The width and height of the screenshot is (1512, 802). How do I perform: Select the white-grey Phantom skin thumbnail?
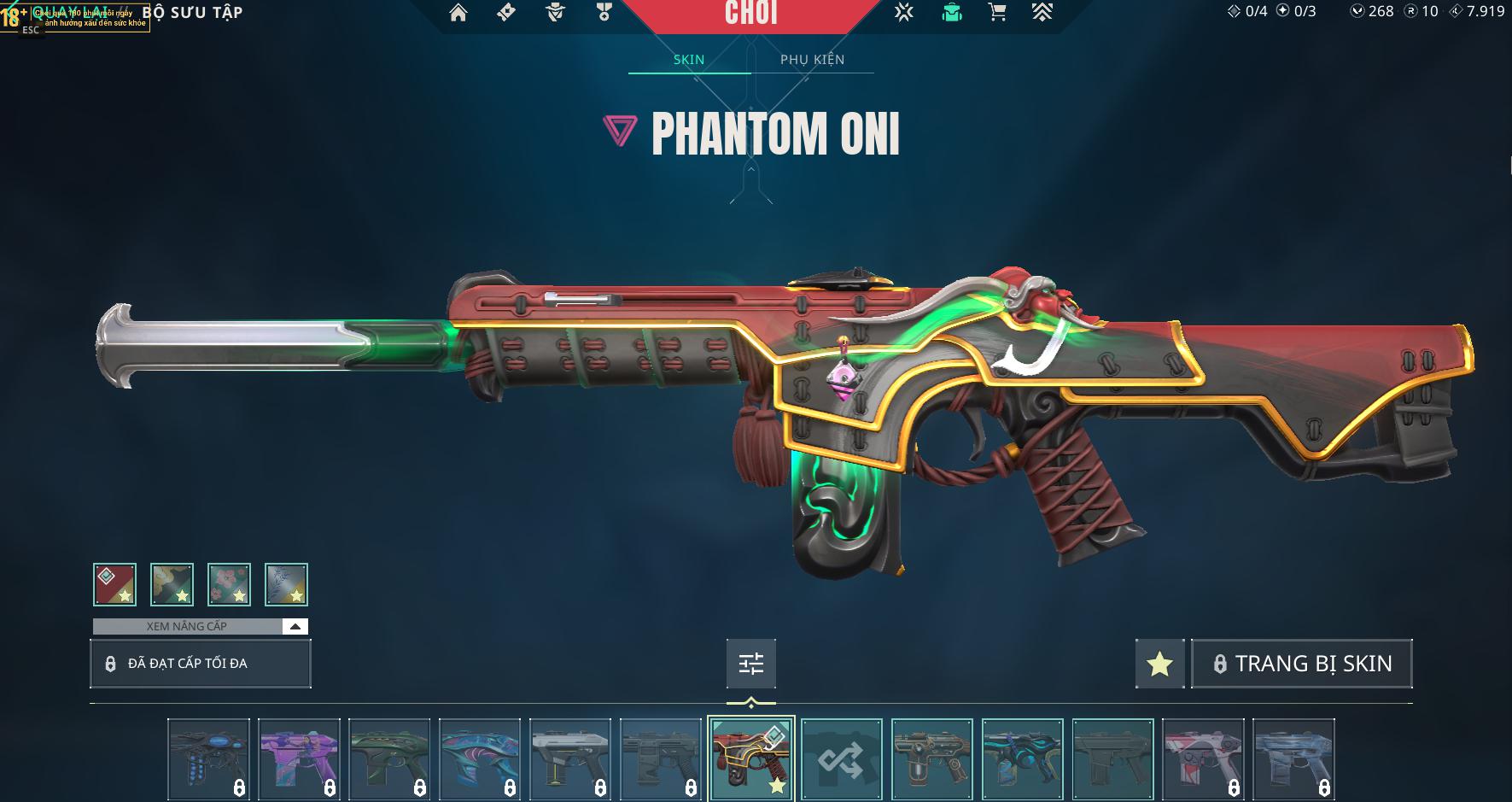[x=570, y=758]
